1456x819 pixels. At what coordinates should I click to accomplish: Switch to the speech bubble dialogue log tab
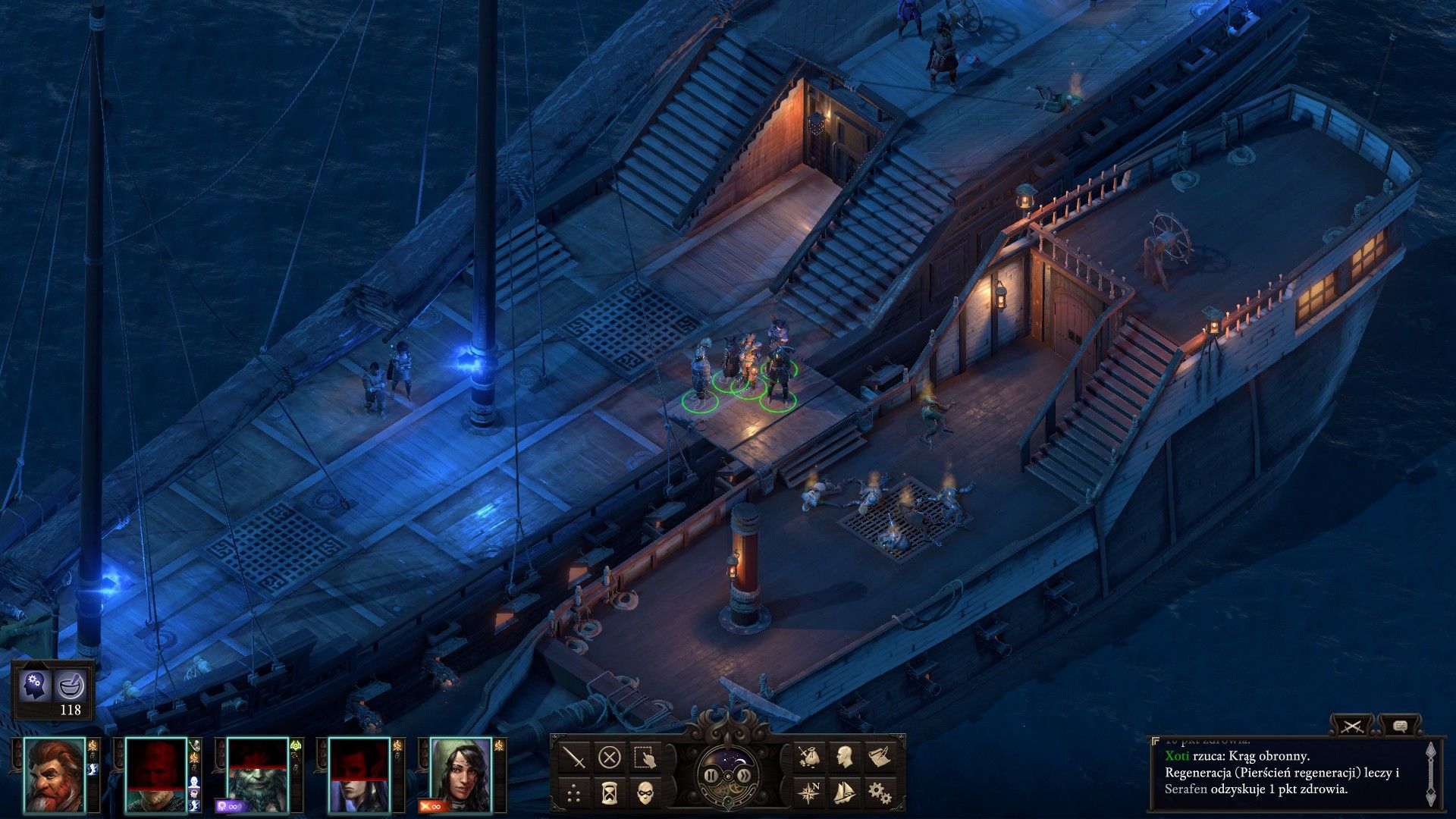pos(1400,726)
